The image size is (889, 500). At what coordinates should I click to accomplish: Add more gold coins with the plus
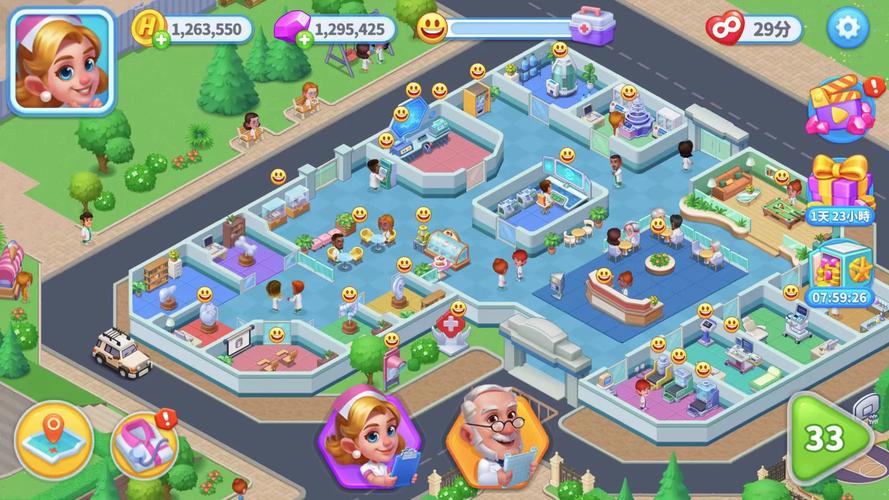pos(160,40)
